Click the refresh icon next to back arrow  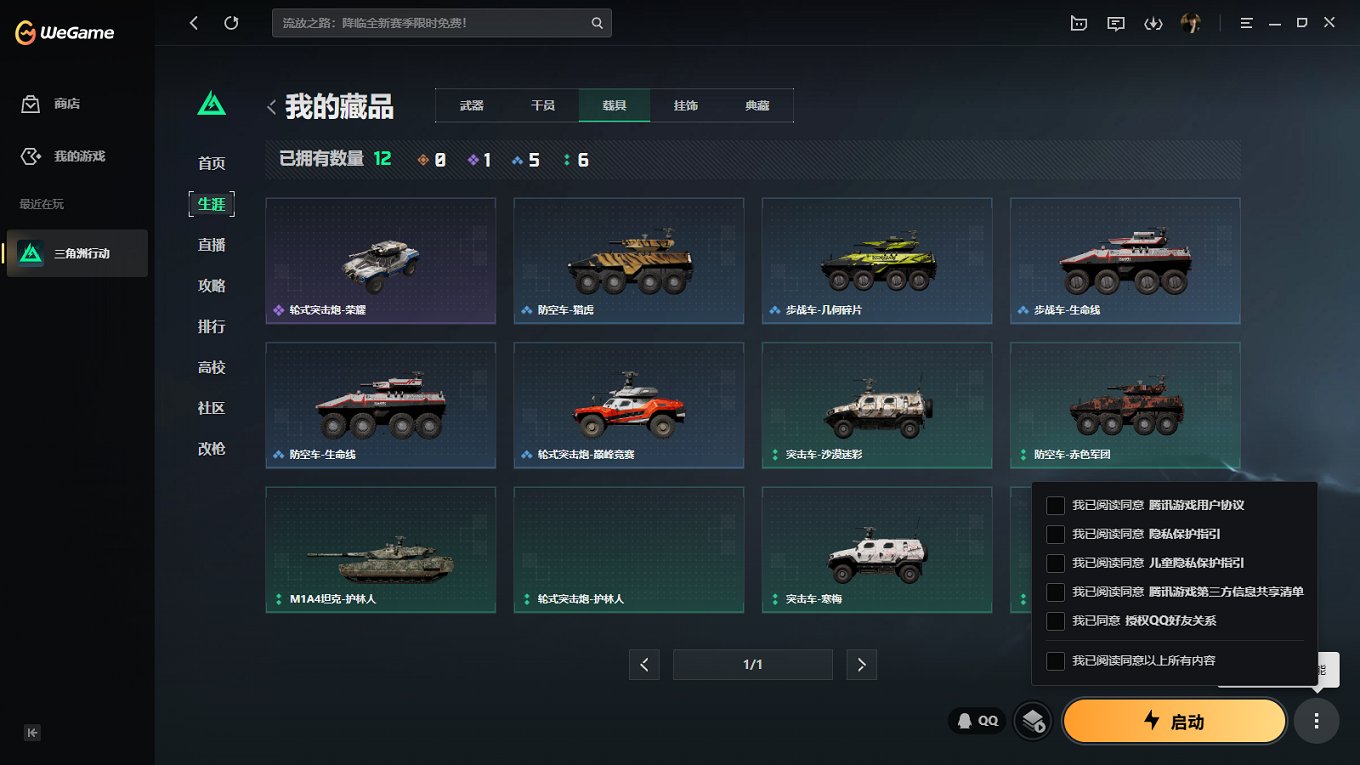tap(232, 22)
